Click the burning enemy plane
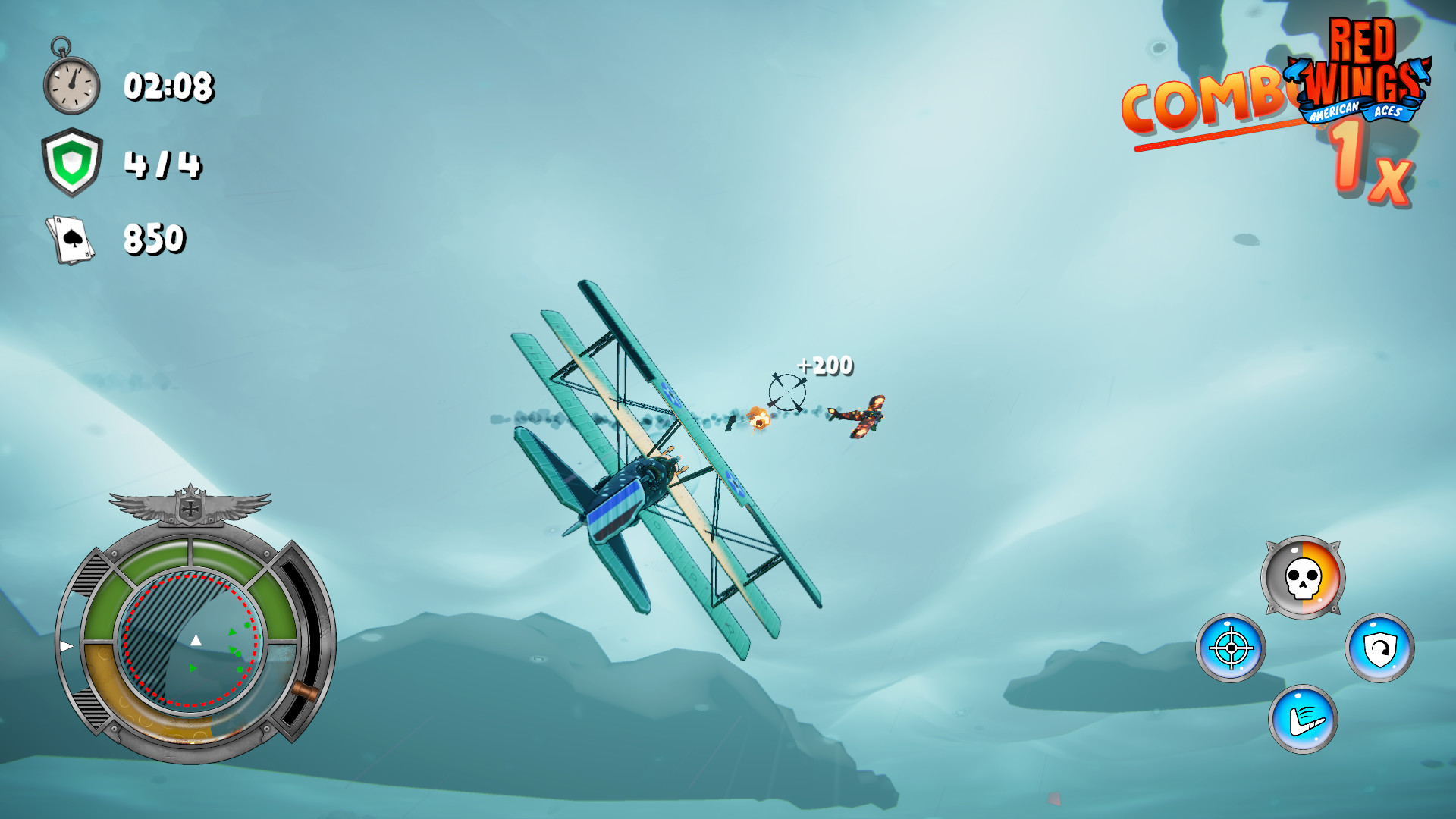The width and height of the screenshot is (1456, 819). click(863, 413)
